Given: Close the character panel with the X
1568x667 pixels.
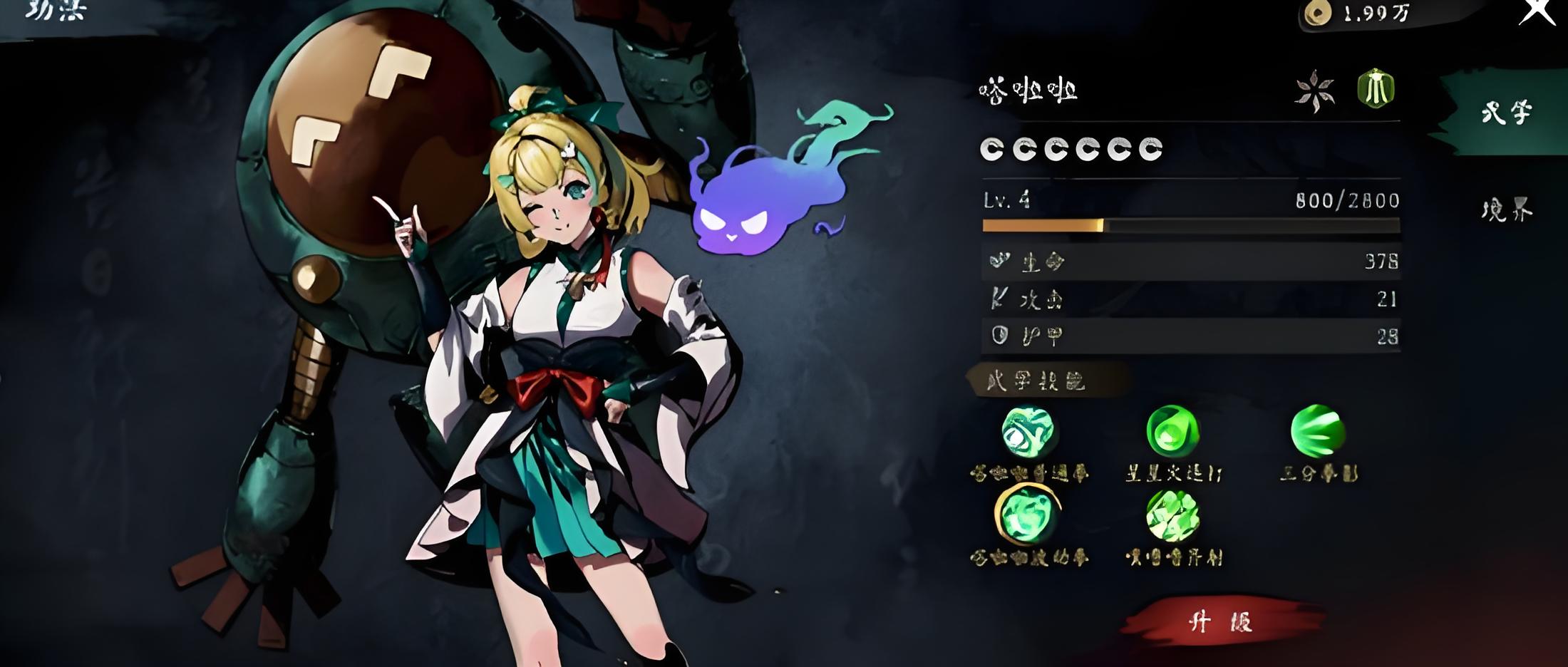Looking at the screenshot, I should (1537, 12).
